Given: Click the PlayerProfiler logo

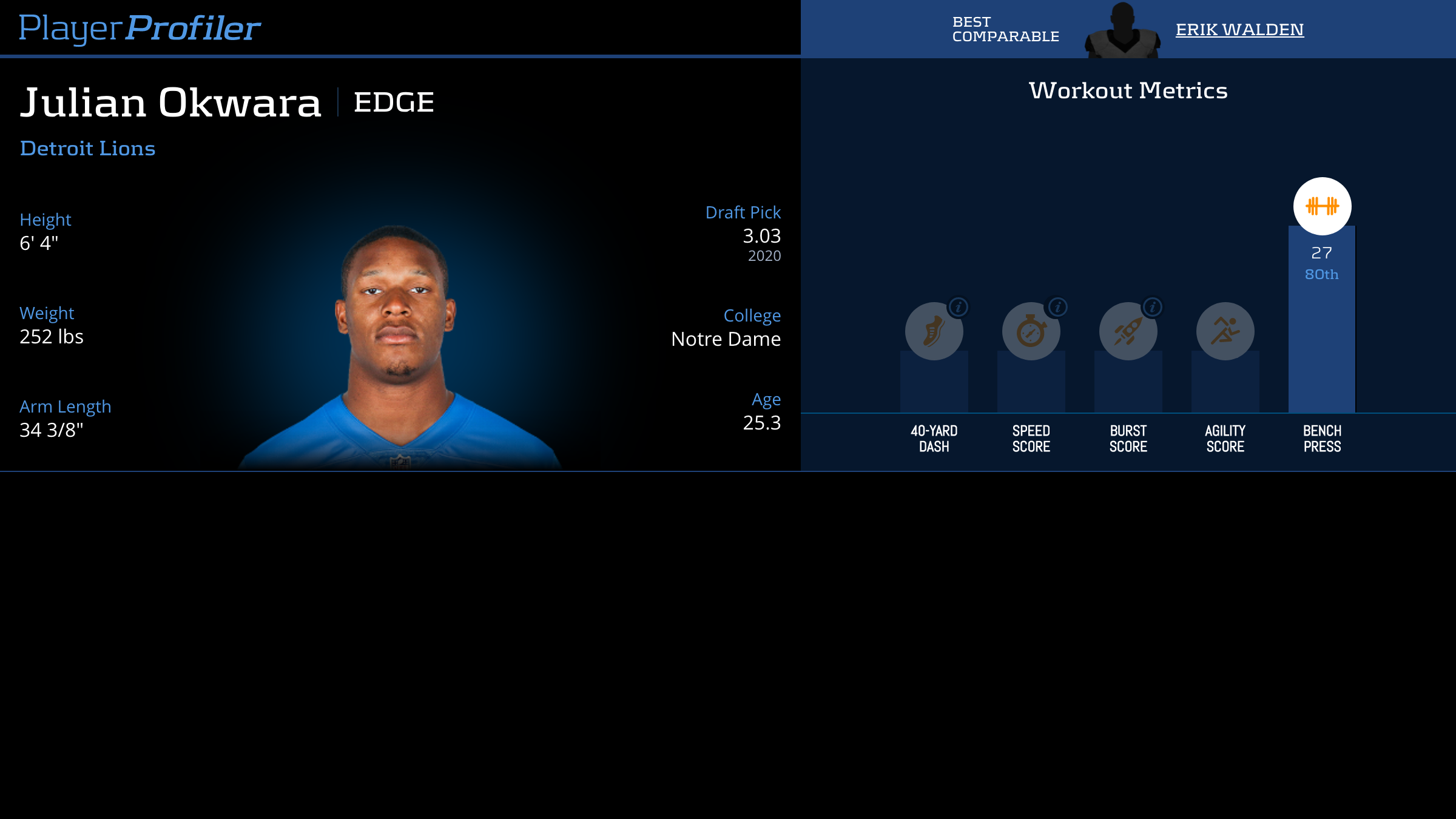Looking at the screenshot, I should pos(140,28).
